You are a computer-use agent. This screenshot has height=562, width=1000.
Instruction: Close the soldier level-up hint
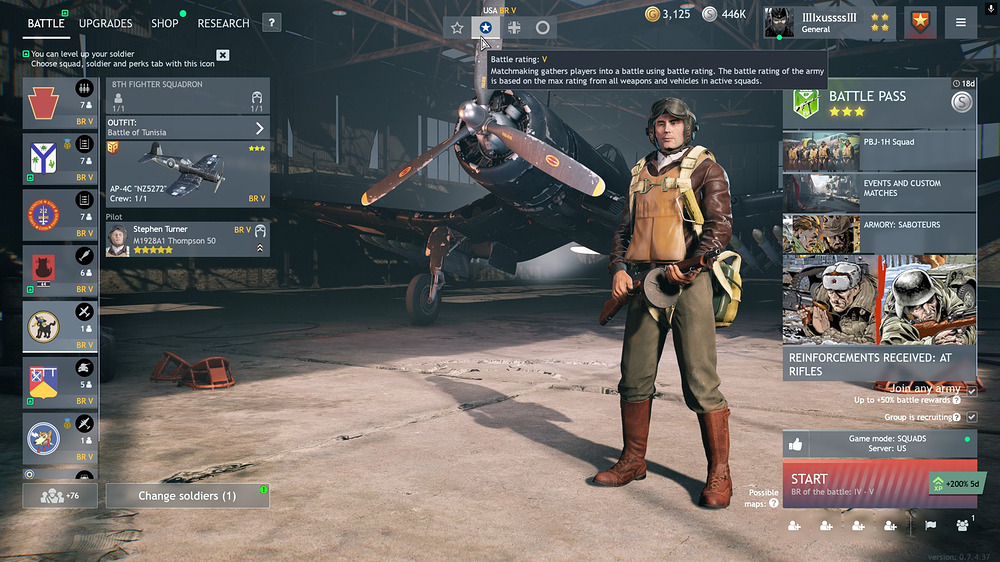pos(222,55)
